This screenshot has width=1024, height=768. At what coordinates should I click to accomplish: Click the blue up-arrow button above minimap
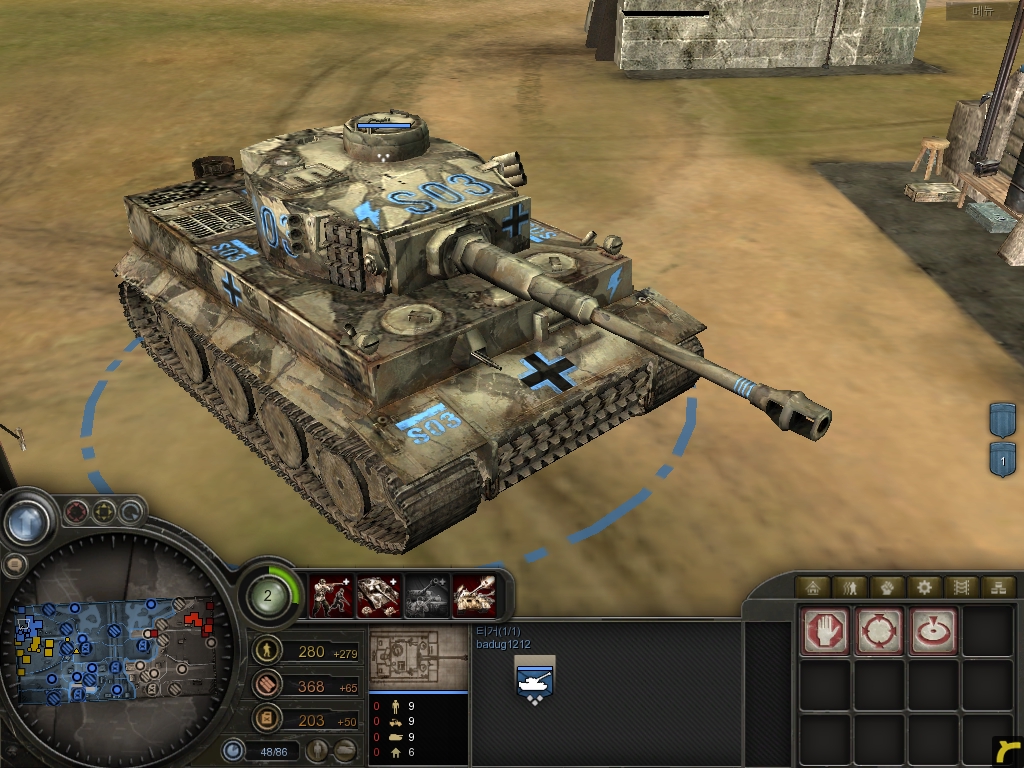point(28,520)
